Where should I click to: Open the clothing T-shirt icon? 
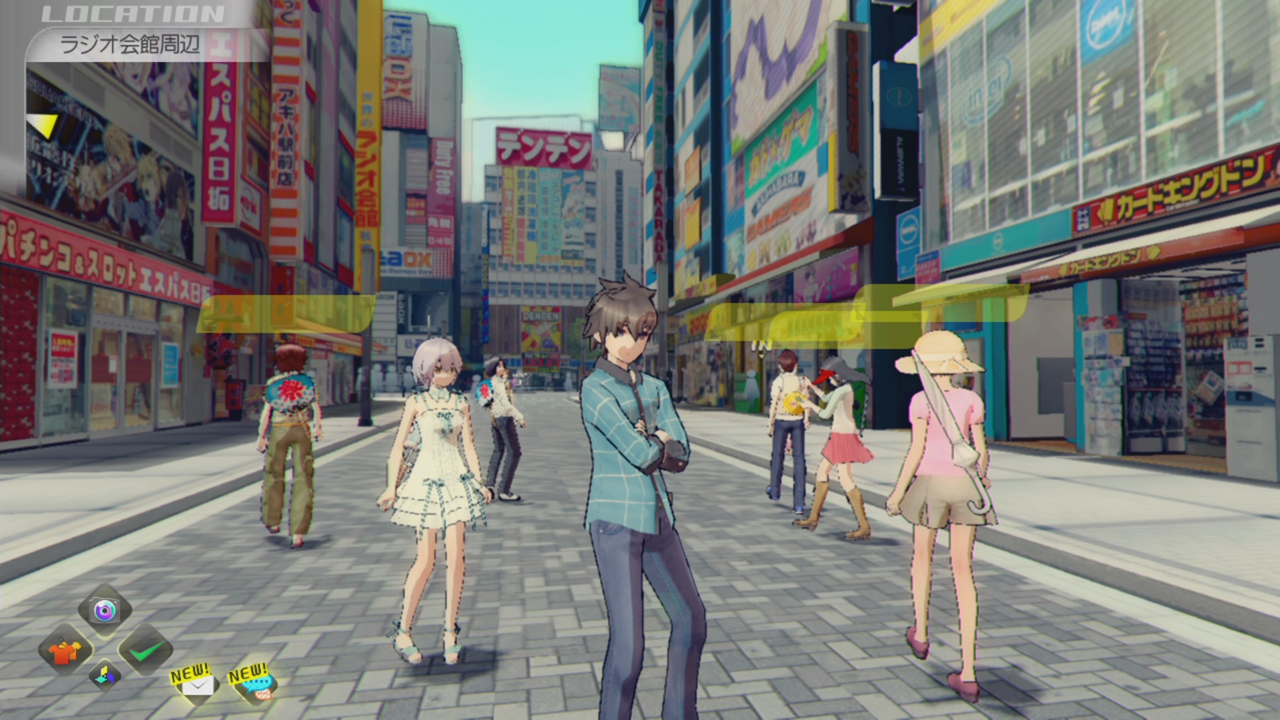point(65,651)
